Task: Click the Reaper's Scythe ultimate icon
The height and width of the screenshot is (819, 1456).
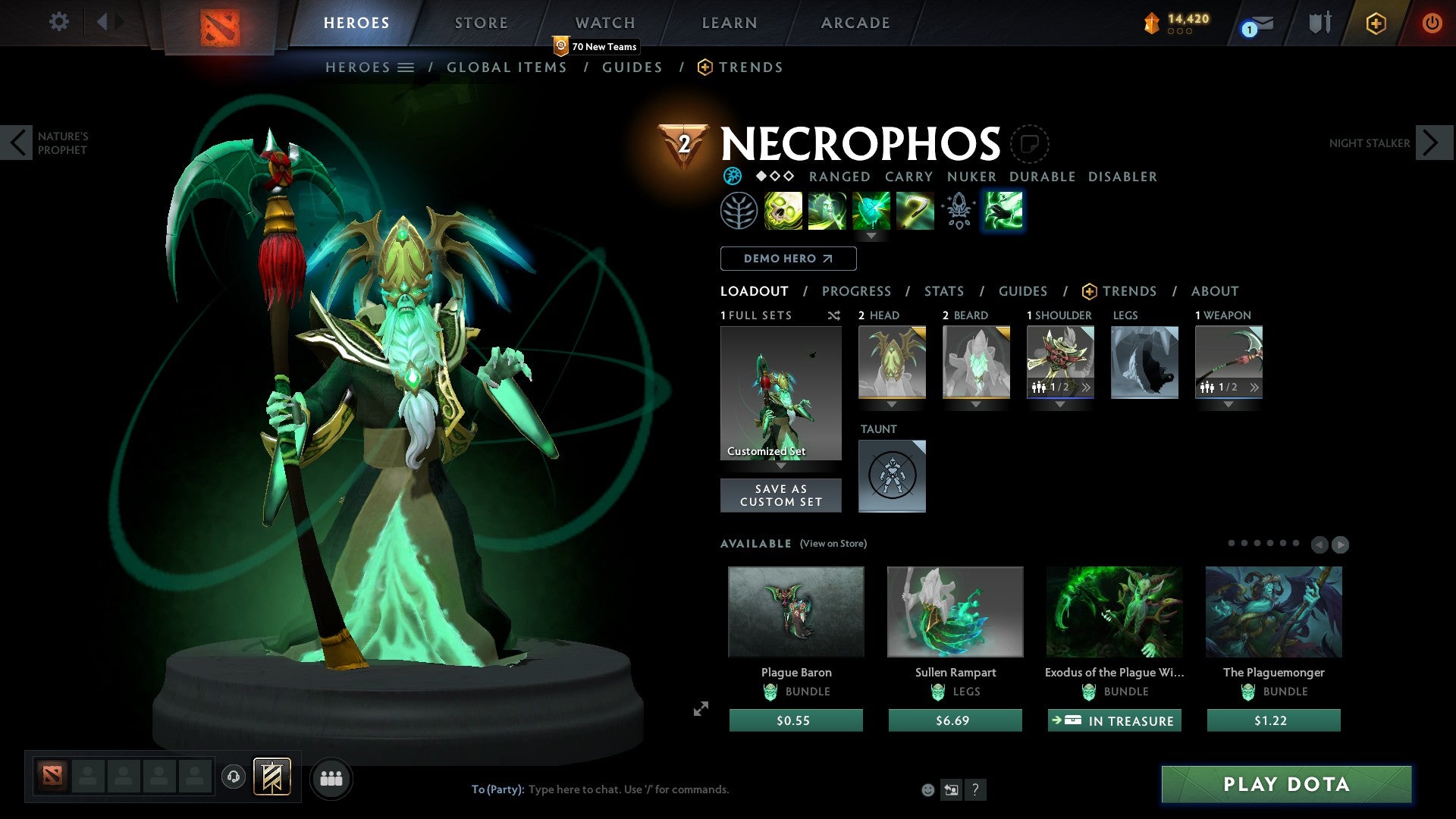Action: [x=915, y=211]
